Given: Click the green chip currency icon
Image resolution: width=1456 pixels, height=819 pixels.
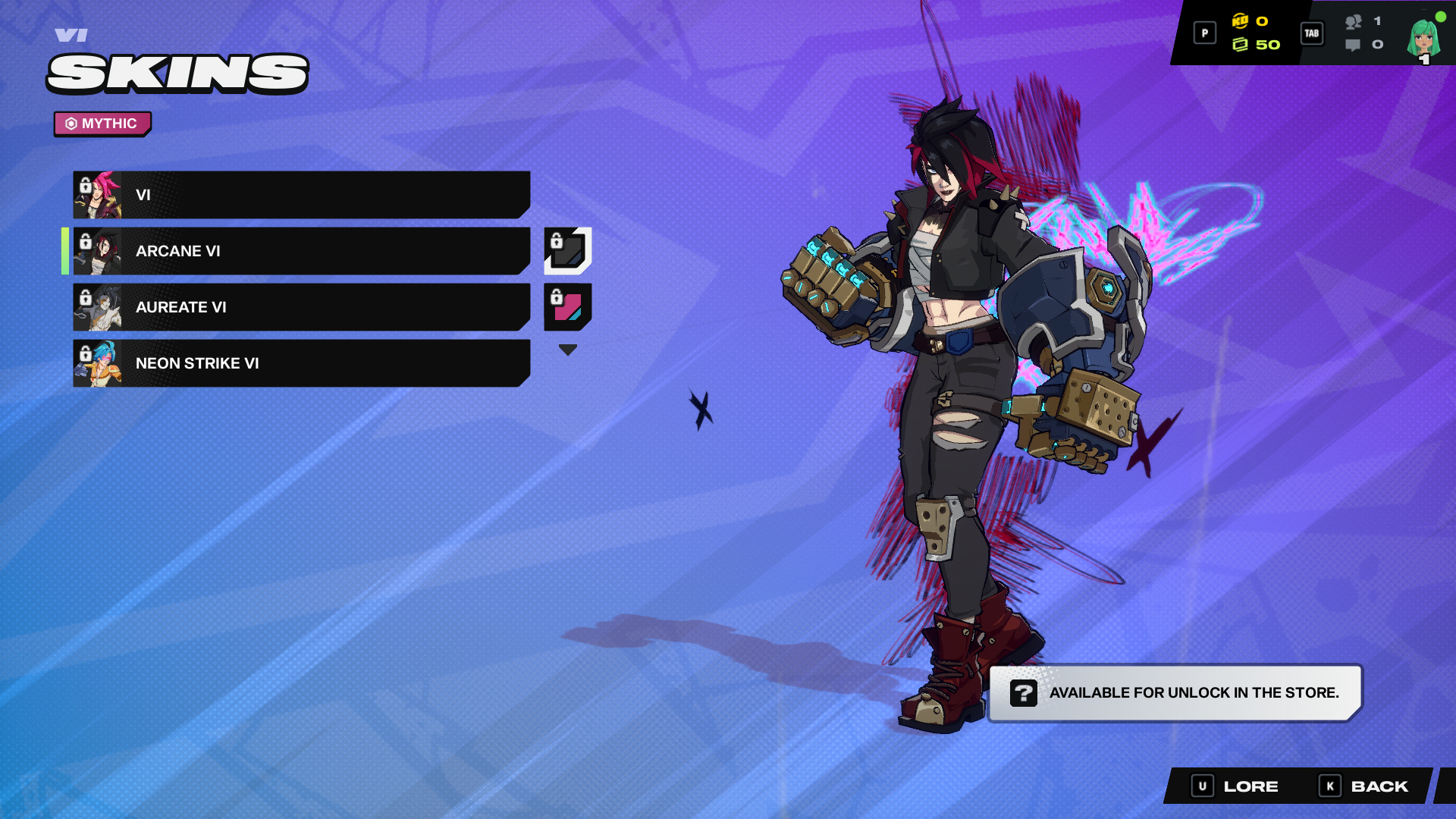Looking at the screenshot, I should [x=1241, y=45].
